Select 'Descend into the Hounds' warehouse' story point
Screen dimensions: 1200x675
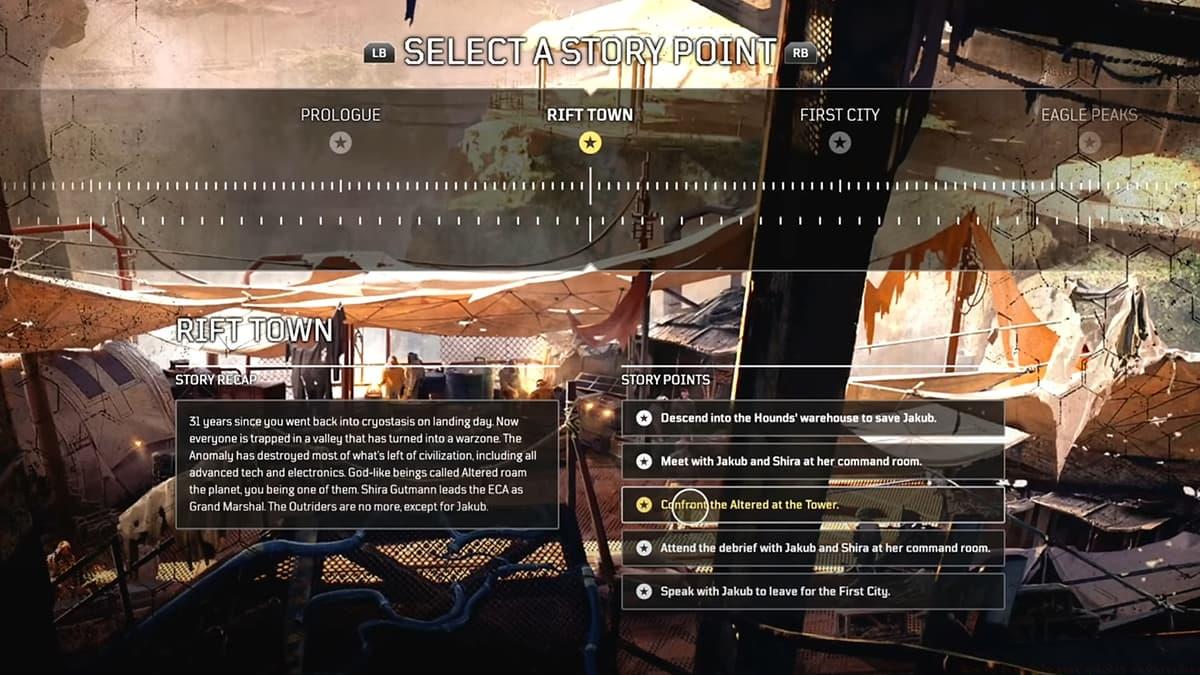point(812,418)
